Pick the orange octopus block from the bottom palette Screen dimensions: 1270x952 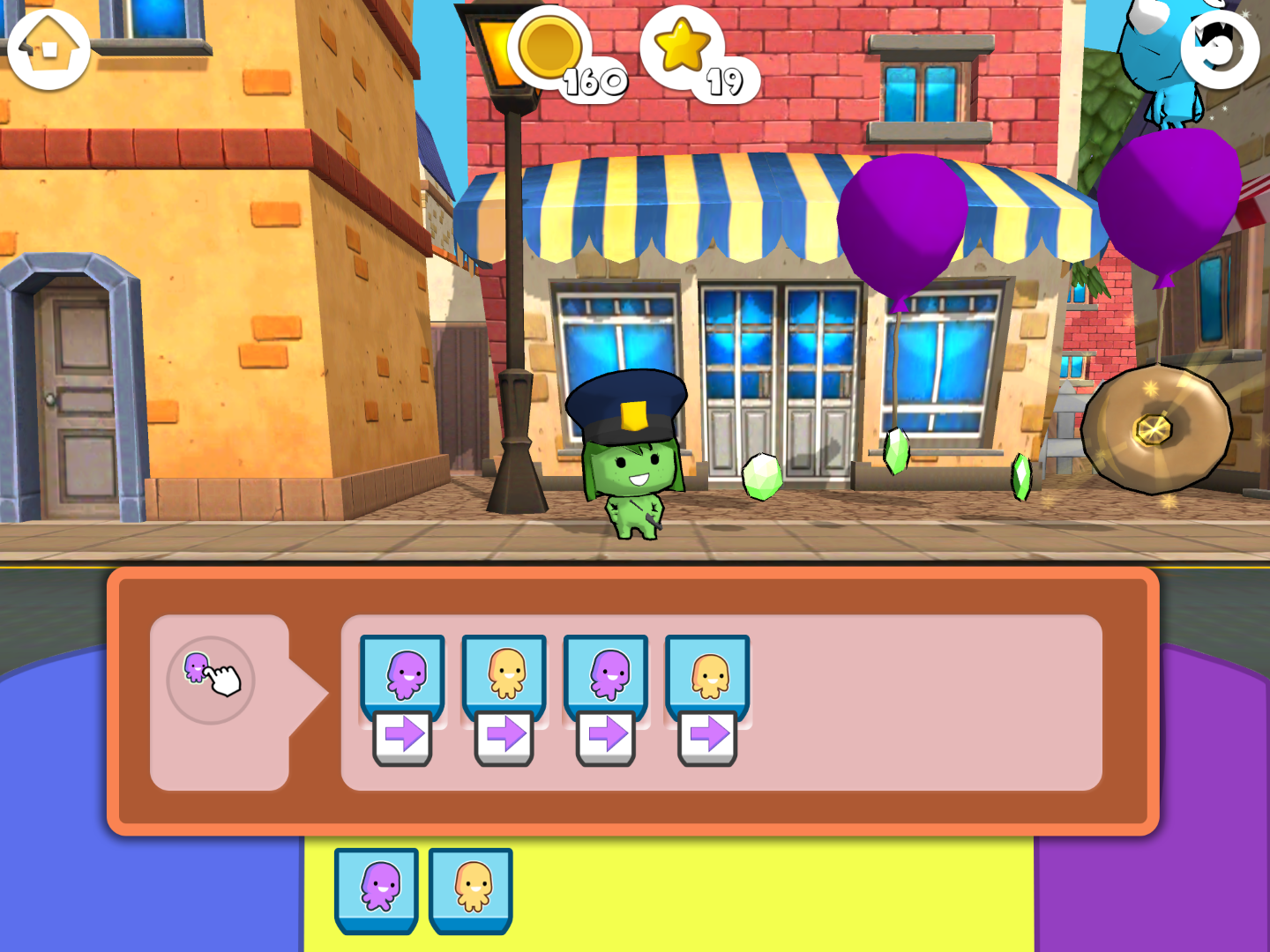(x=471, y=888)
